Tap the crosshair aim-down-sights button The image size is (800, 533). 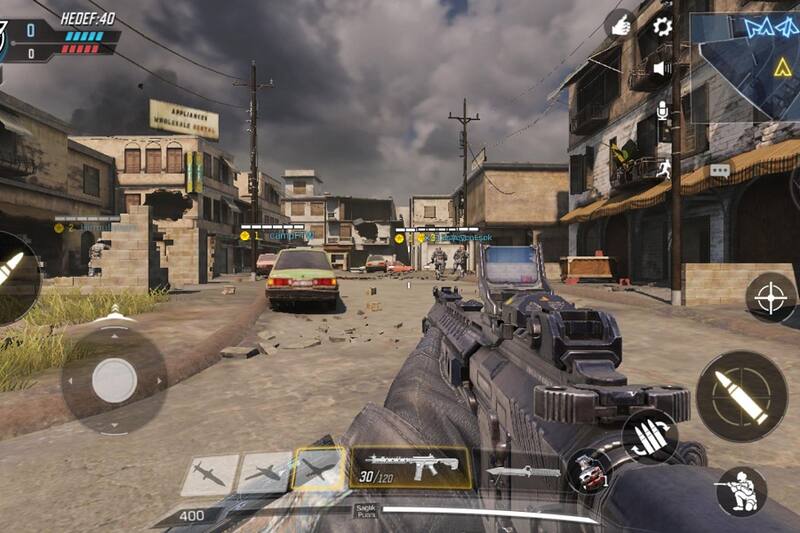pyautogui.click(x=771, y=298)
